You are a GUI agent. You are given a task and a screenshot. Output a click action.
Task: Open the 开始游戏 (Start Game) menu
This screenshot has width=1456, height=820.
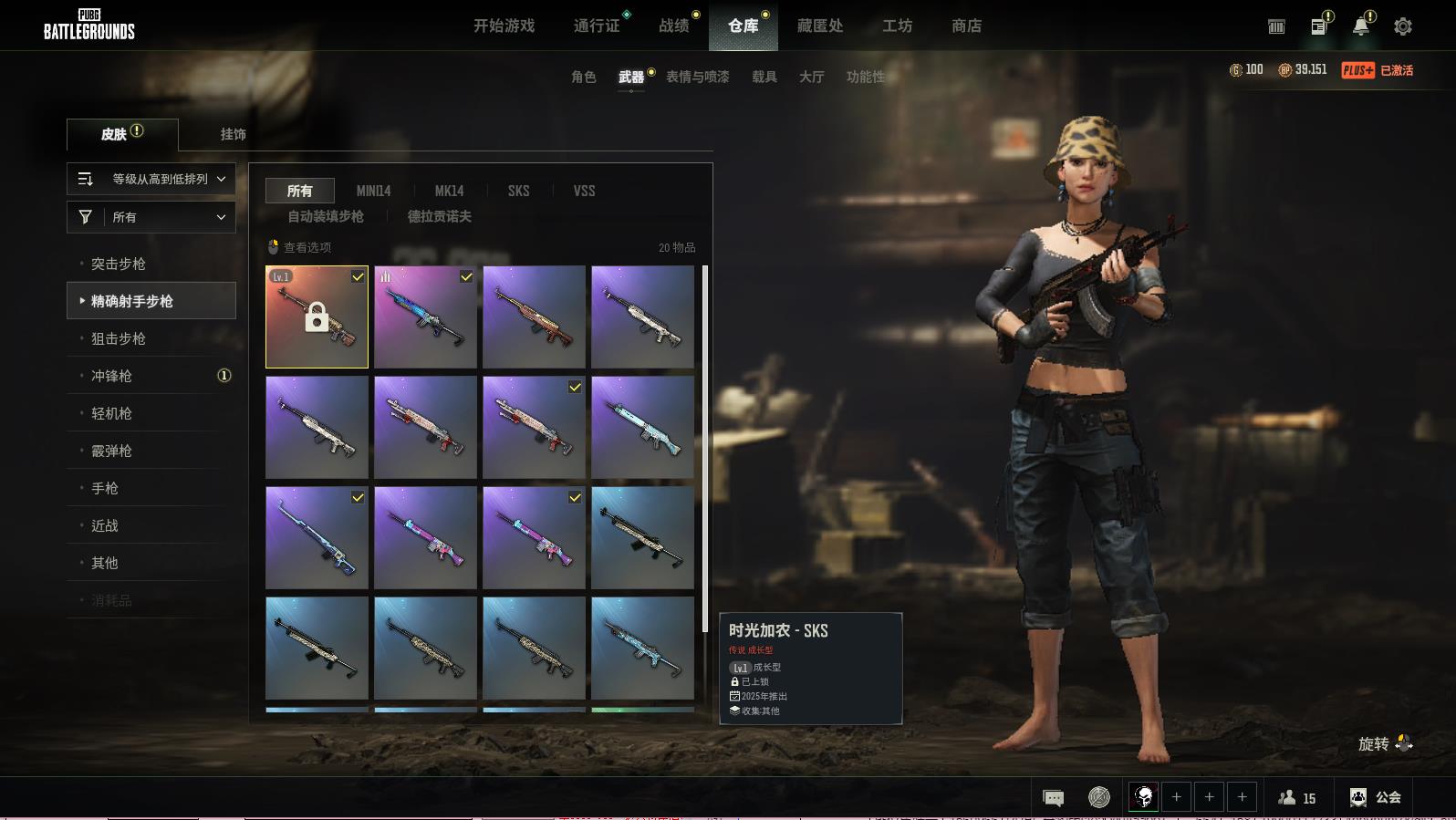point(504,26)
